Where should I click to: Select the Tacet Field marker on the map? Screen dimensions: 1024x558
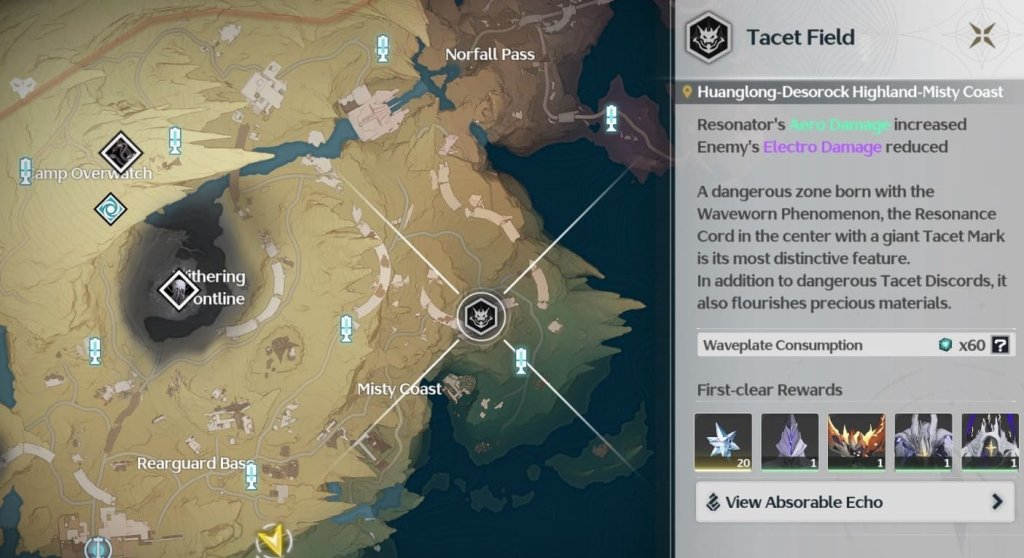pyautogui.click(x=481, y=317)
